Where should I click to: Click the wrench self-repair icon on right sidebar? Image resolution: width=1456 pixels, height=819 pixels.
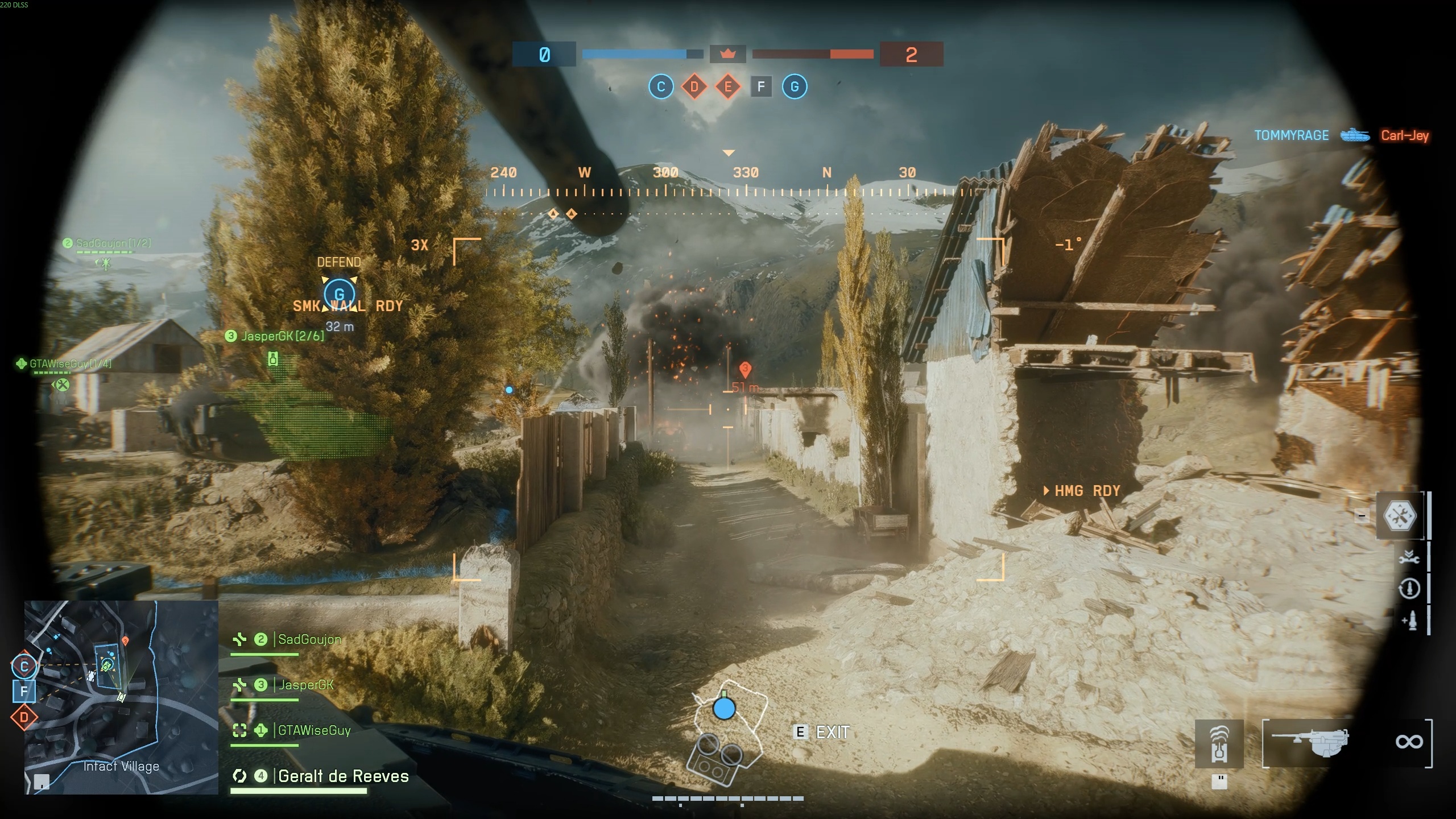click(x=1409, y=559)
